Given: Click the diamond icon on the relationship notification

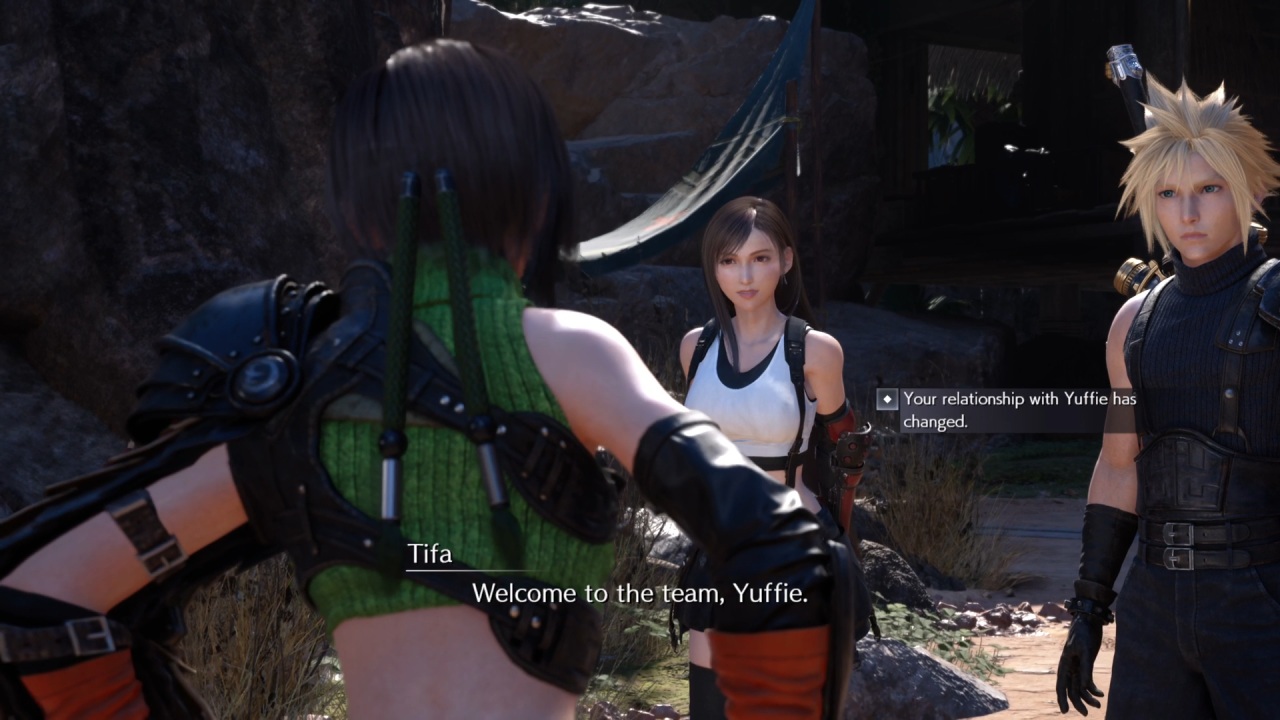Looking at the screenshot, I should click(x=887, y=399).
